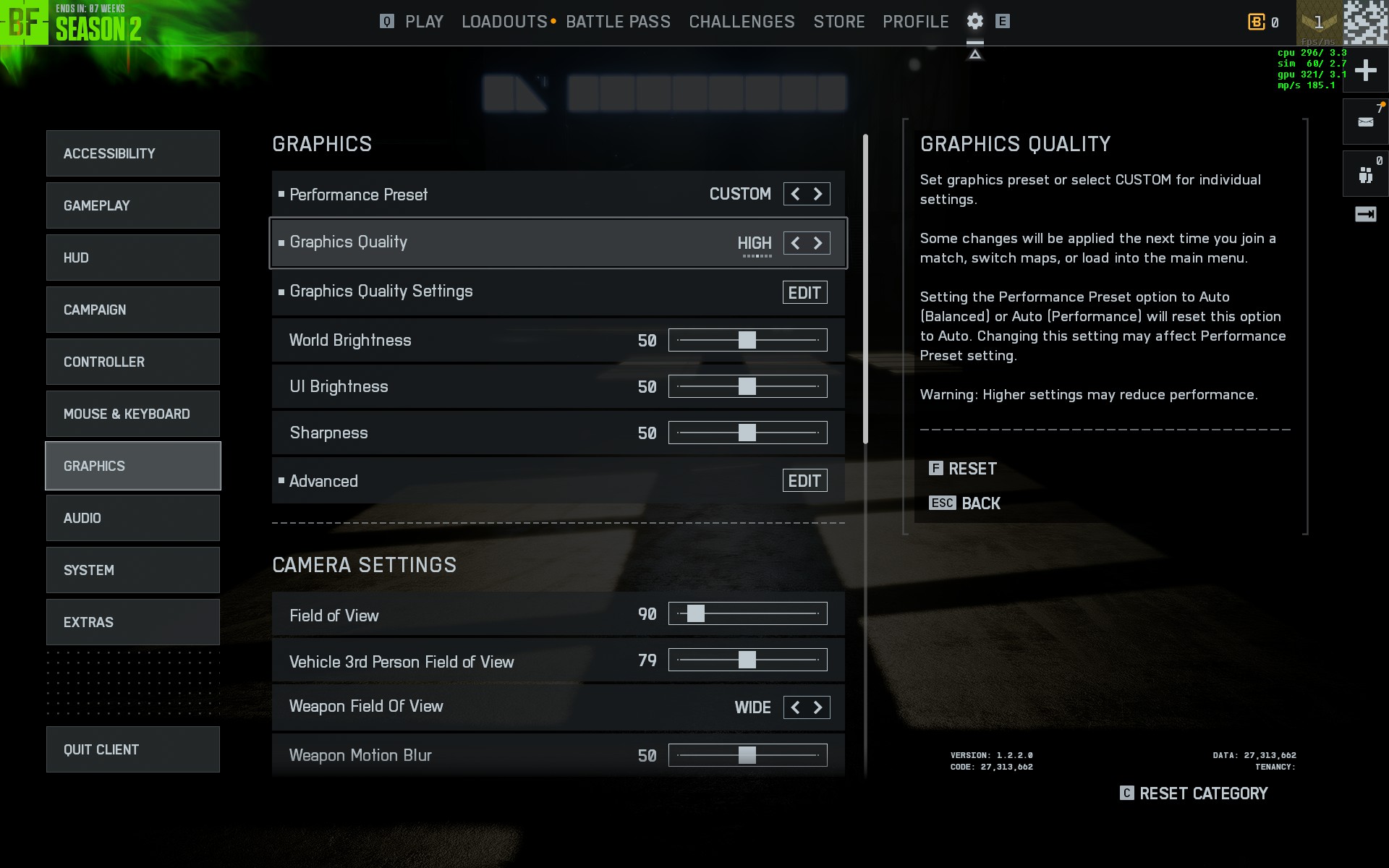The width and height of the screenshot is (1389, 868).
Task: Set the Sharpness slider
Action: (747, 433)
